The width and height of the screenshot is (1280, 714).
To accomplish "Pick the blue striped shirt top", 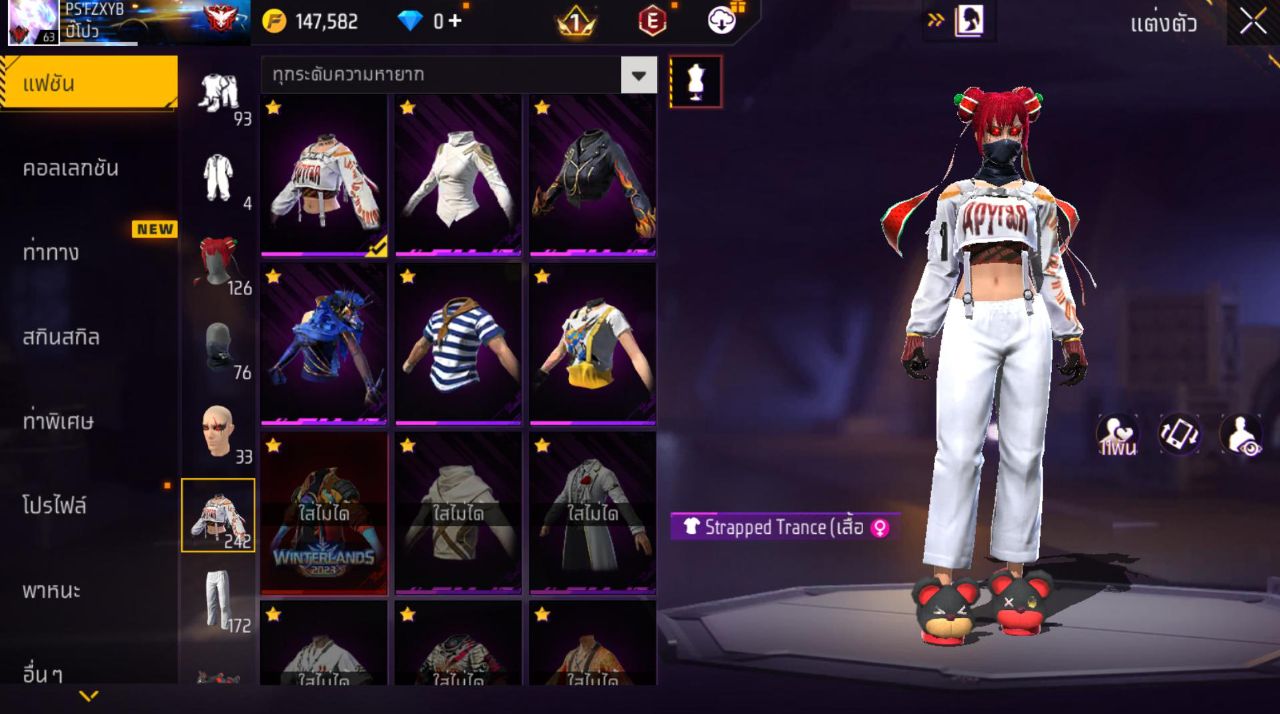I will [x=458, y=345].
